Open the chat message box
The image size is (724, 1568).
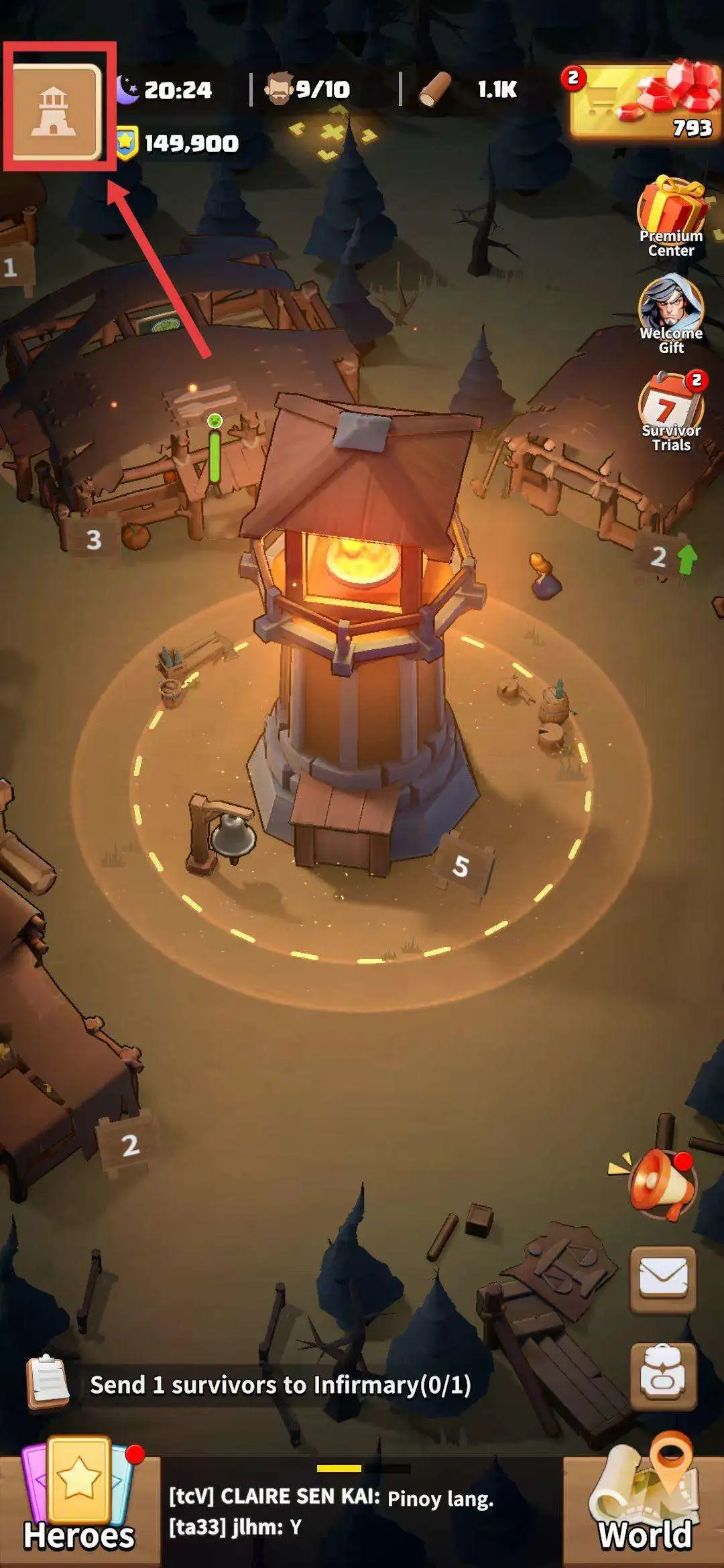(x=362, y=1513)
